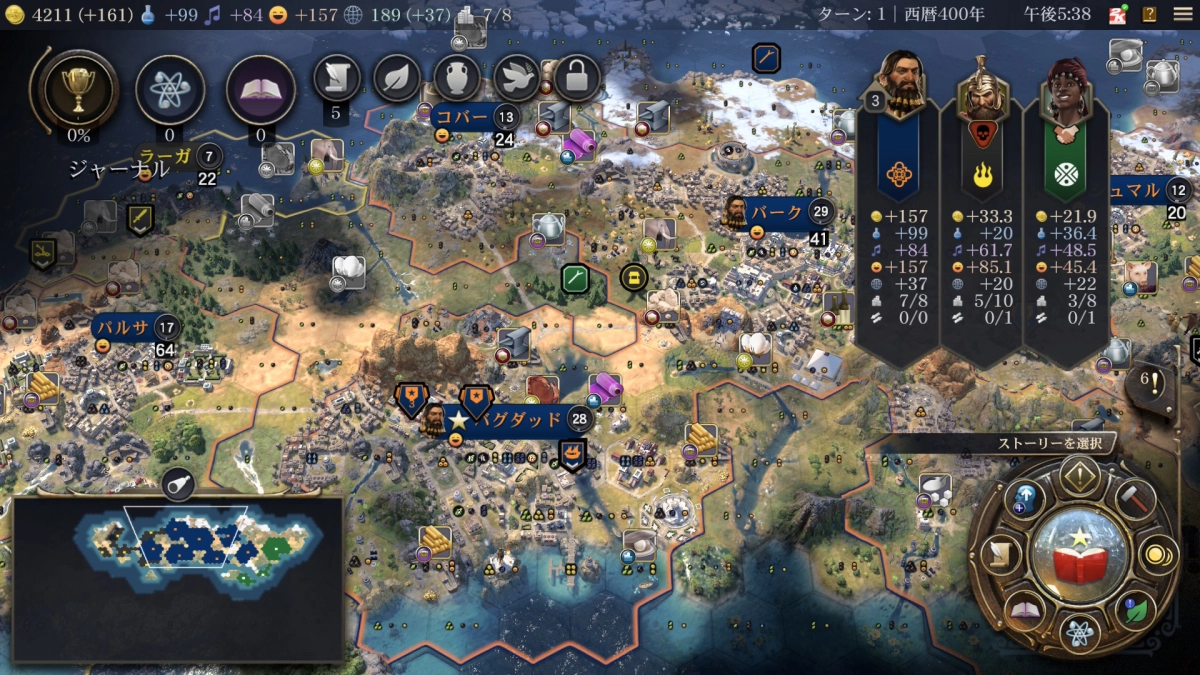
Task: Open the 2K account icon
Action: pos(1118,15)
